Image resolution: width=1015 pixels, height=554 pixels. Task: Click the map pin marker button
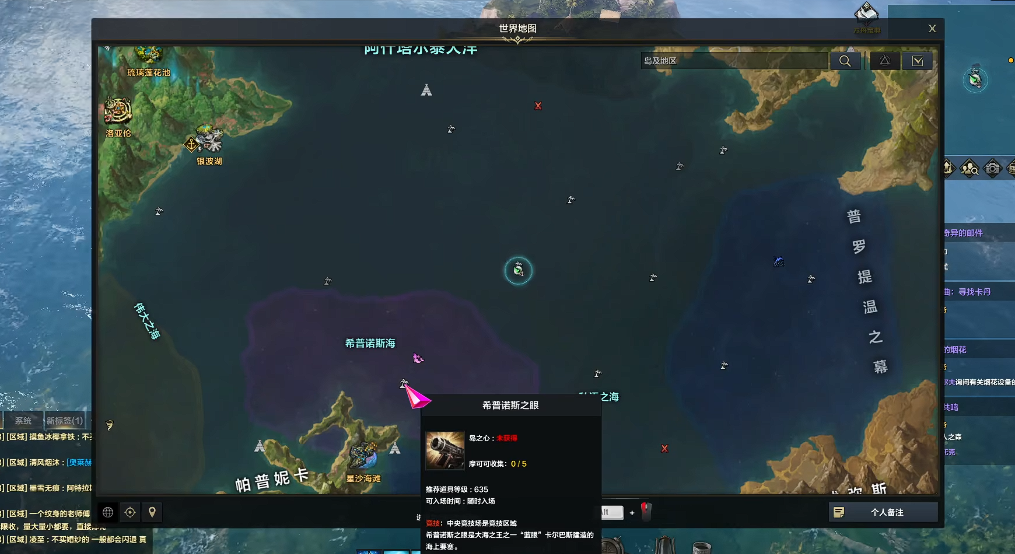pyautogui.click(x=152, y=512)
